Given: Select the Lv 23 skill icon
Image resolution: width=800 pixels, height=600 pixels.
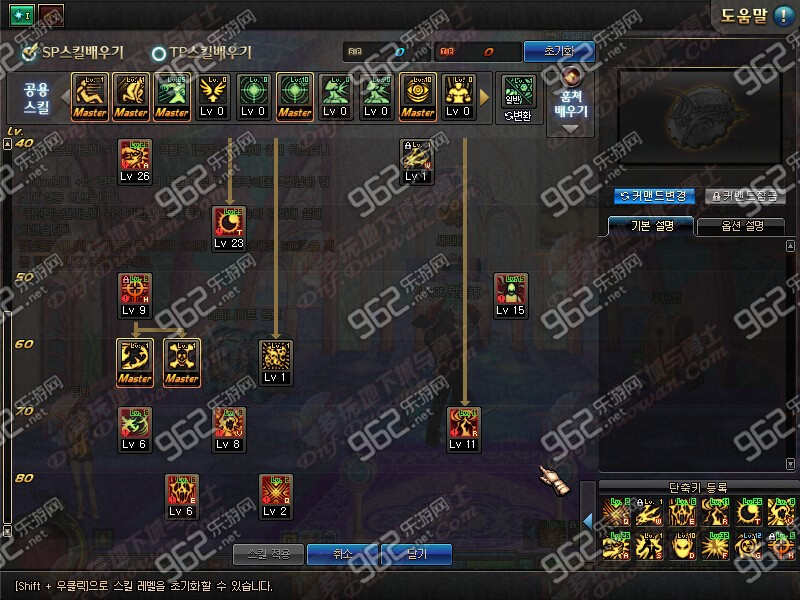Looking at the screenshot, I should click(x=229, y=228).
